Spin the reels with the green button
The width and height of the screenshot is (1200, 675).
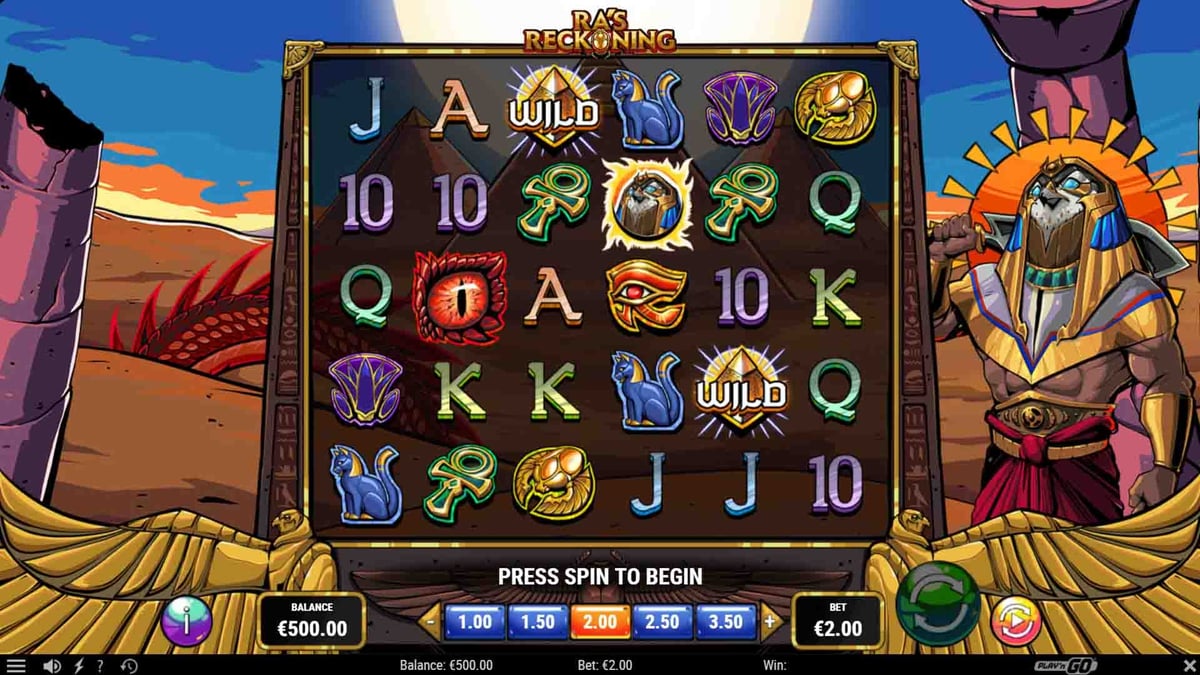[937, 605]
